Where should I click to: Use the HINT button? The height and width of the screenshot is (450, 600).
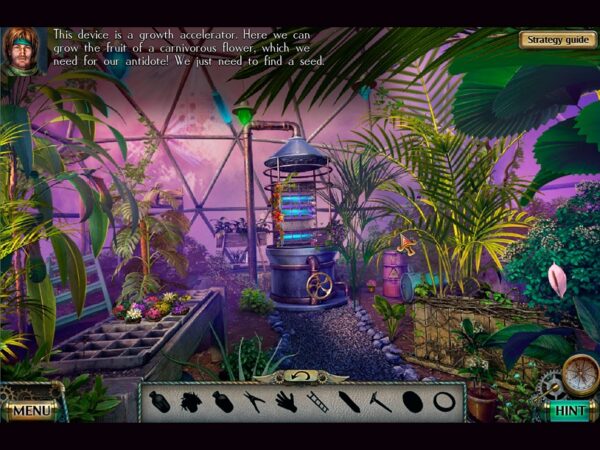(x=569, y=410)
